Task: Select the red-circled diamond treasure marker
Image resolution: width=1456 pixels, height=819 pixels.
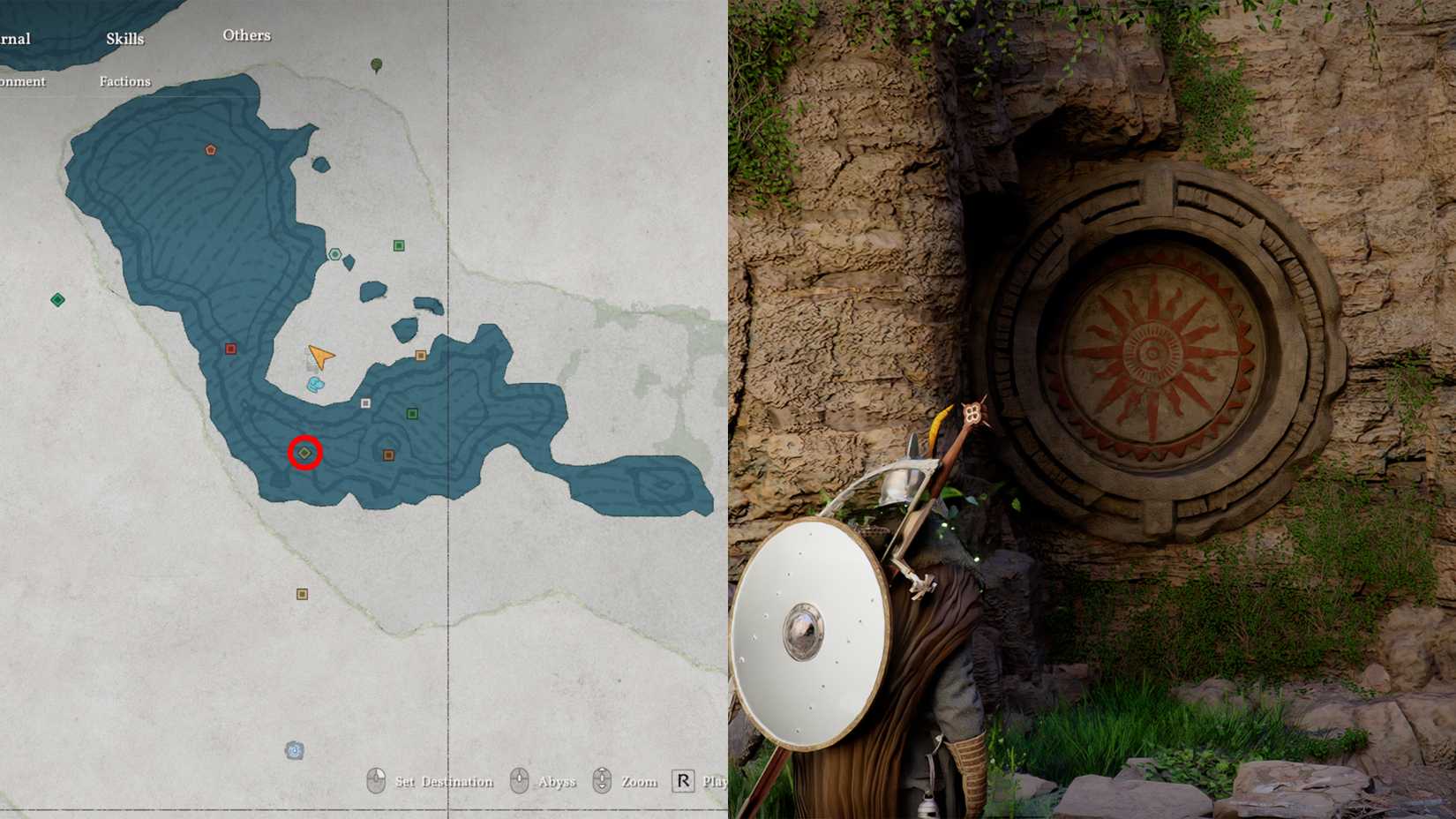Action: coord(304,453)
